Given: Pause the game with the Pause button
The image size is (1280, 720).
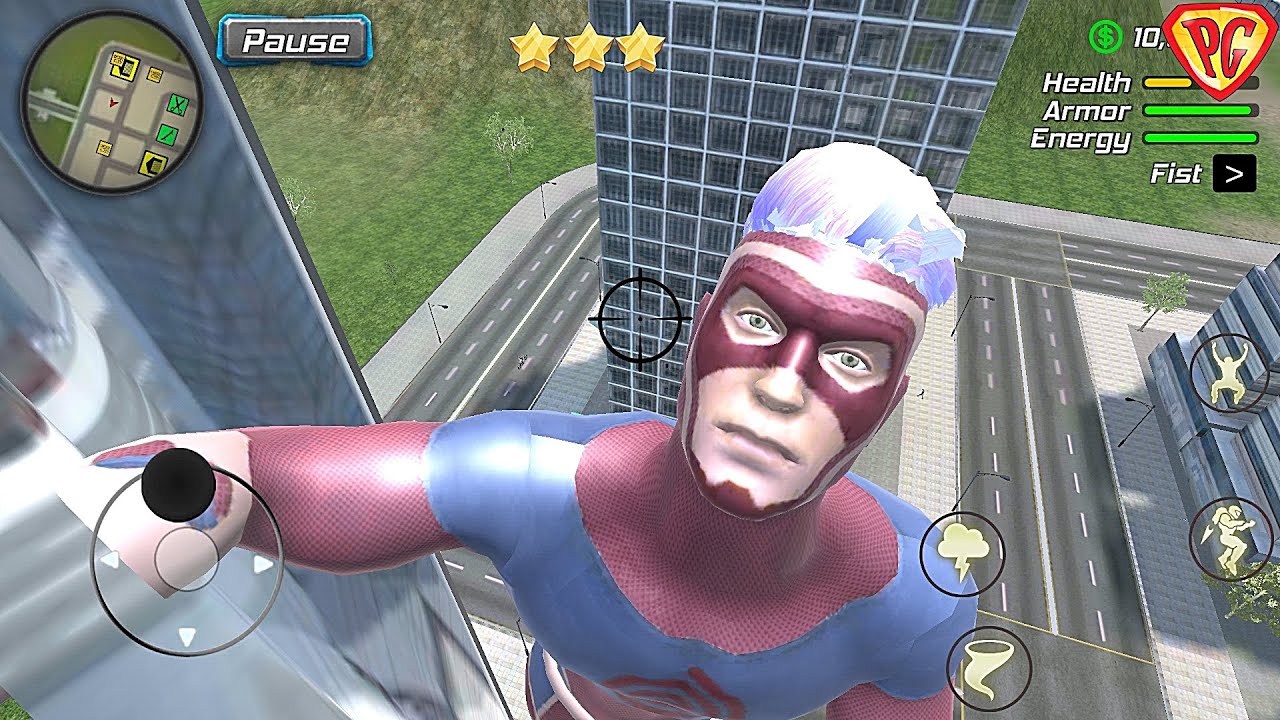Looking at the screenshot, I should (x=296, y=41).
